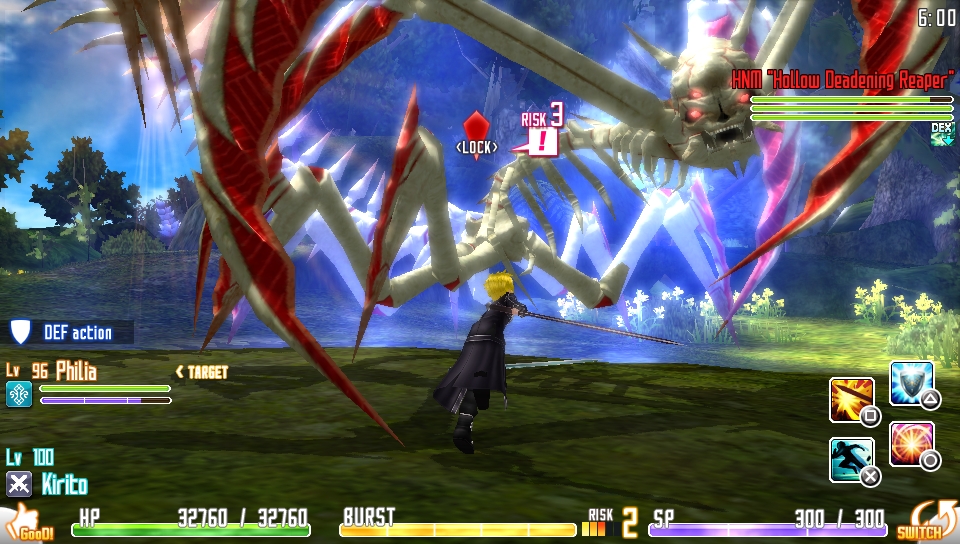Select the red LOCK target marker
Image resolution: width=960 pixels, height=544 pixels.
(476, 129)
